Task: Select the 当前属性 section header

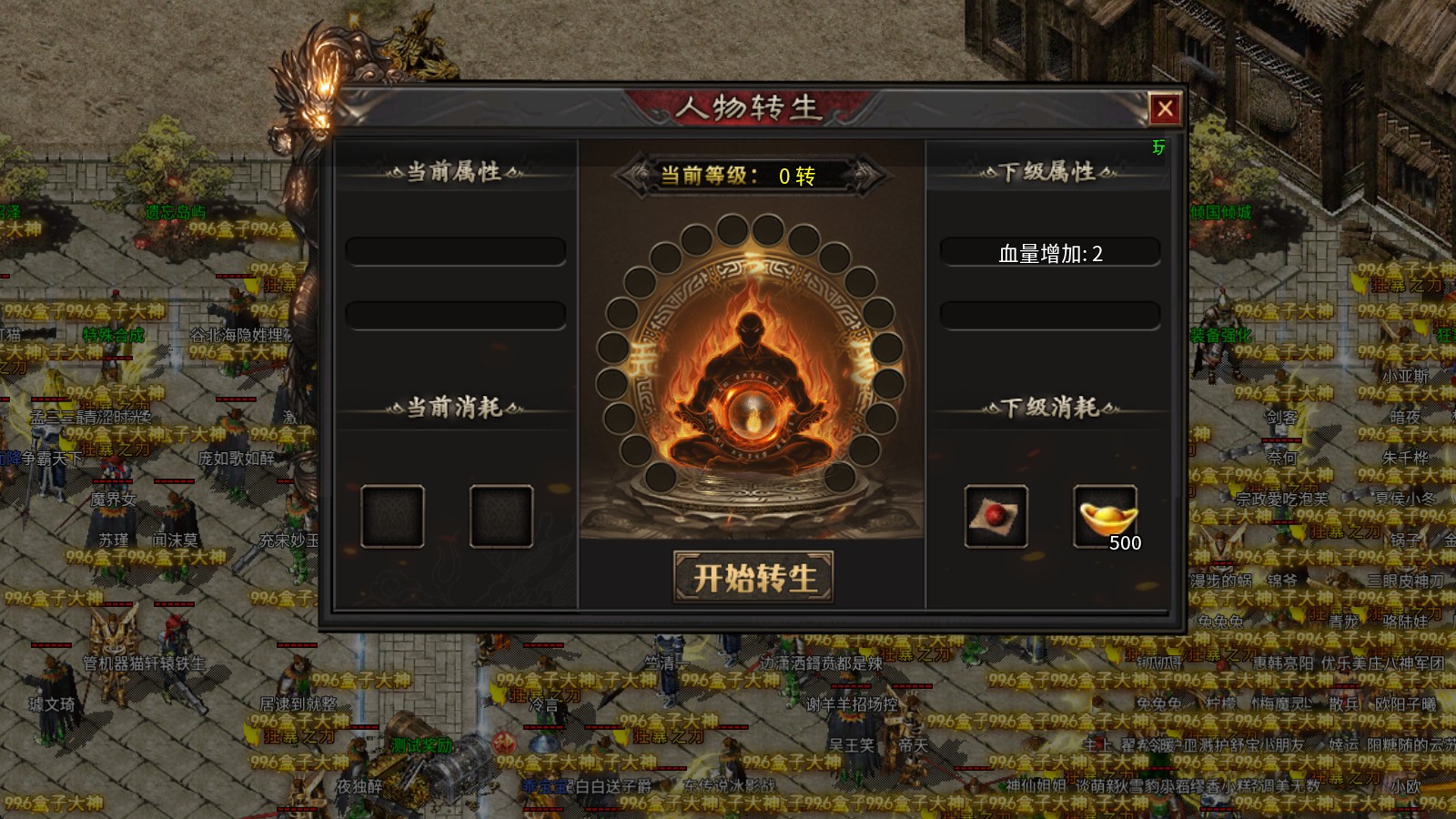Action: (x=453, y=172)
